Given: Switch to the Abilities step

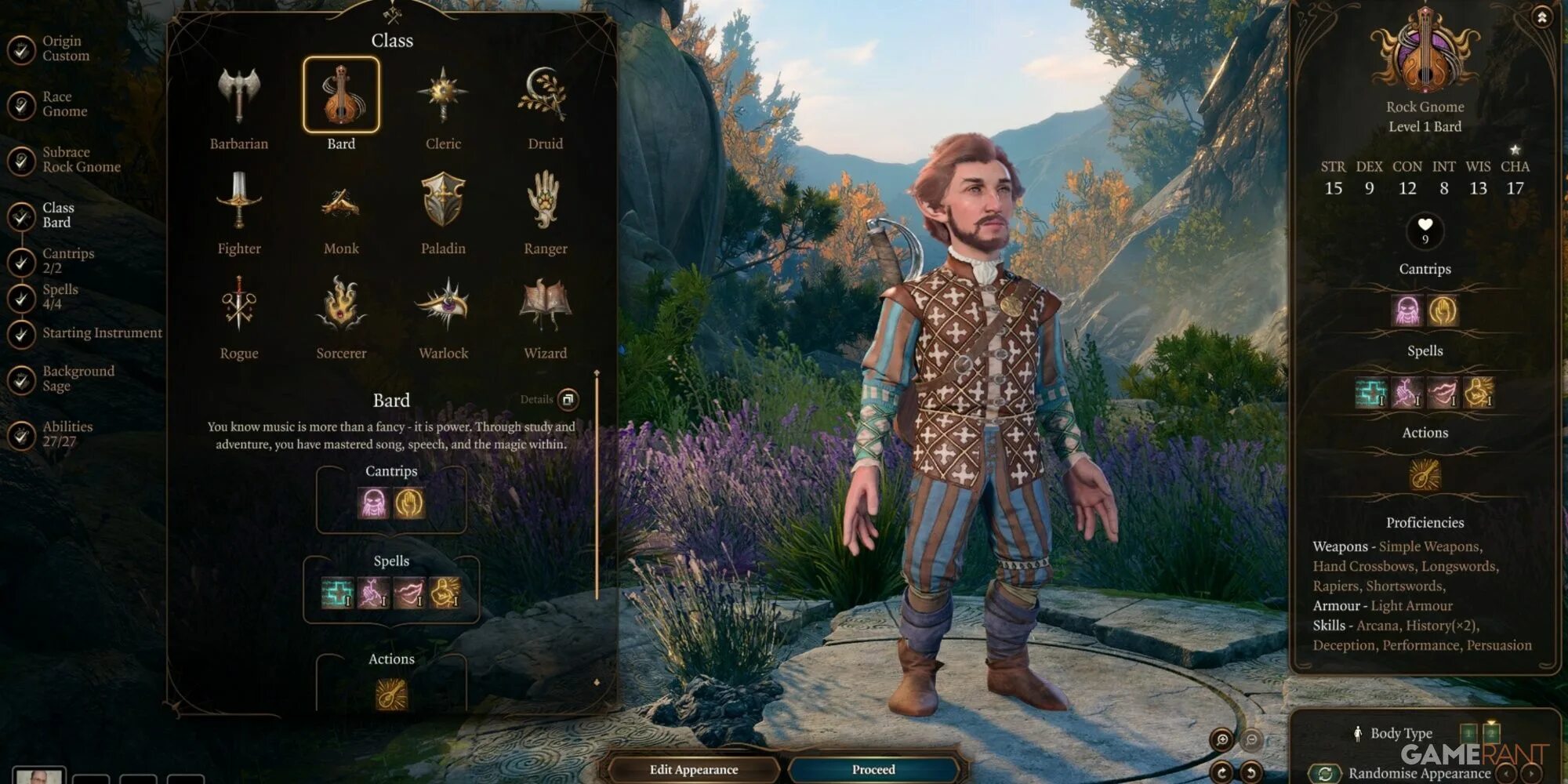Looking at the screenshot, I should tap(67, 434).
